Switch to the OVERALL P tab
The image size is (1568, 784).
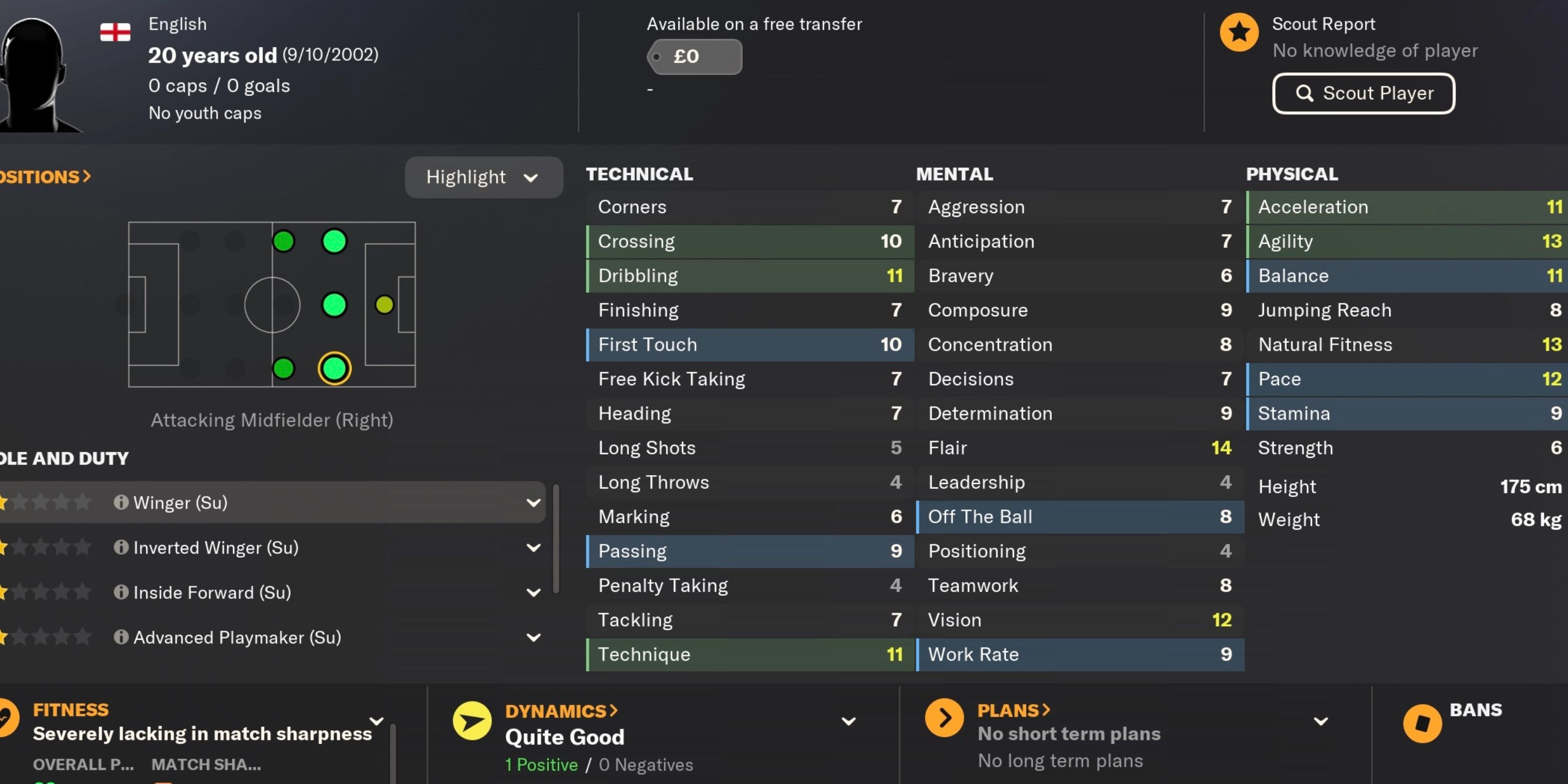(x=84, y=765)
